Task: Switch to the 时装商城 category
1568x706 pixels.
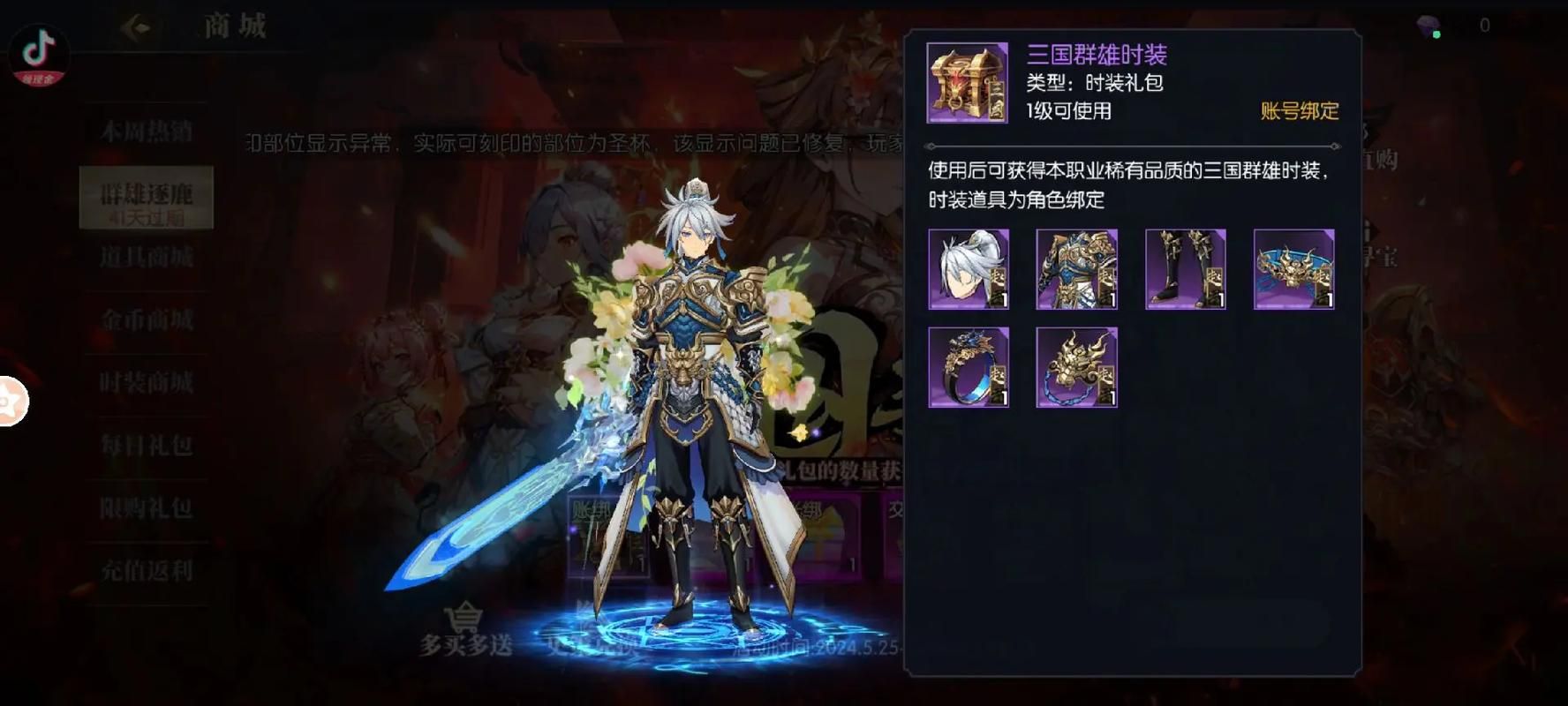Action: tap(146, 384)
